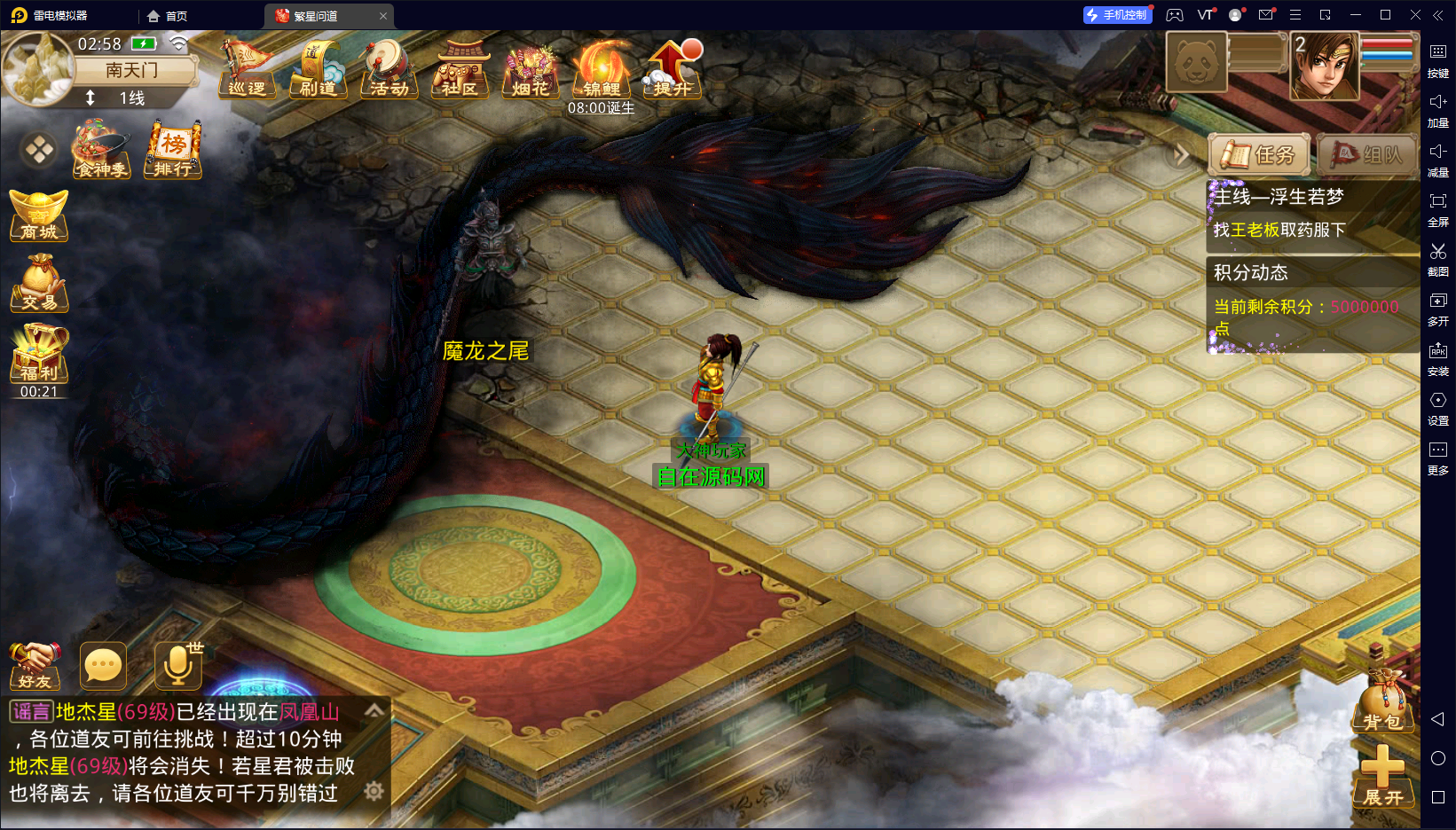The height and width of the screenshot is (830, 1456).
Task: Activate the world voice microphone button
Action: coord(178,666)
